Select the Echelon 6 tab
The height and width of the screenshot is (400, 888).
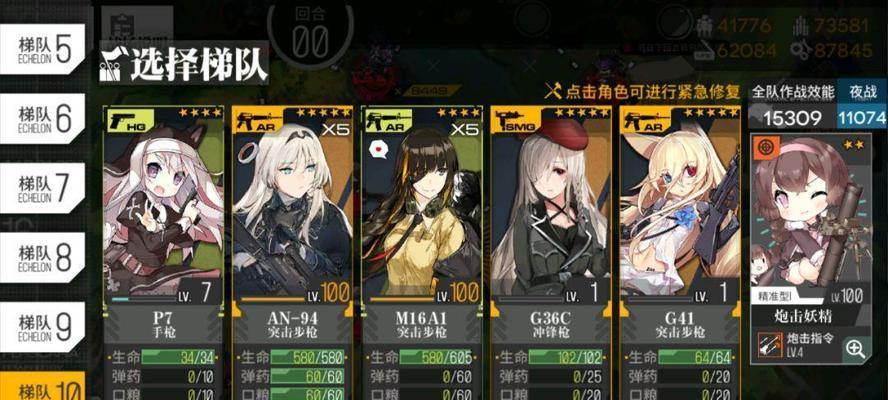[x=42, y=119]
